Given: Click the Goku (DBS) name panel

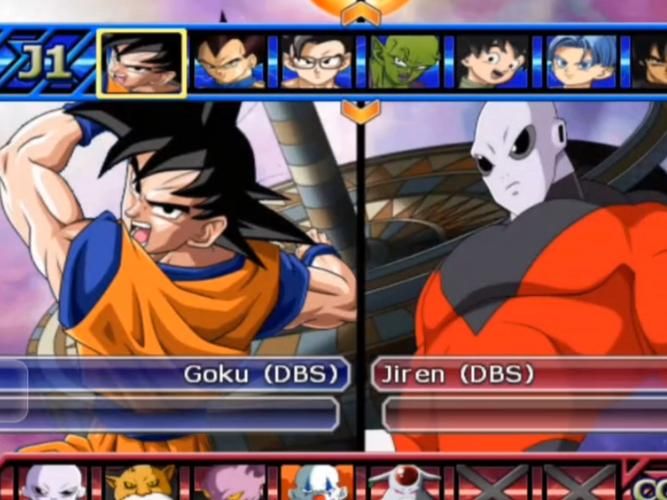Looking at the screenshot, I should point(180,375).
